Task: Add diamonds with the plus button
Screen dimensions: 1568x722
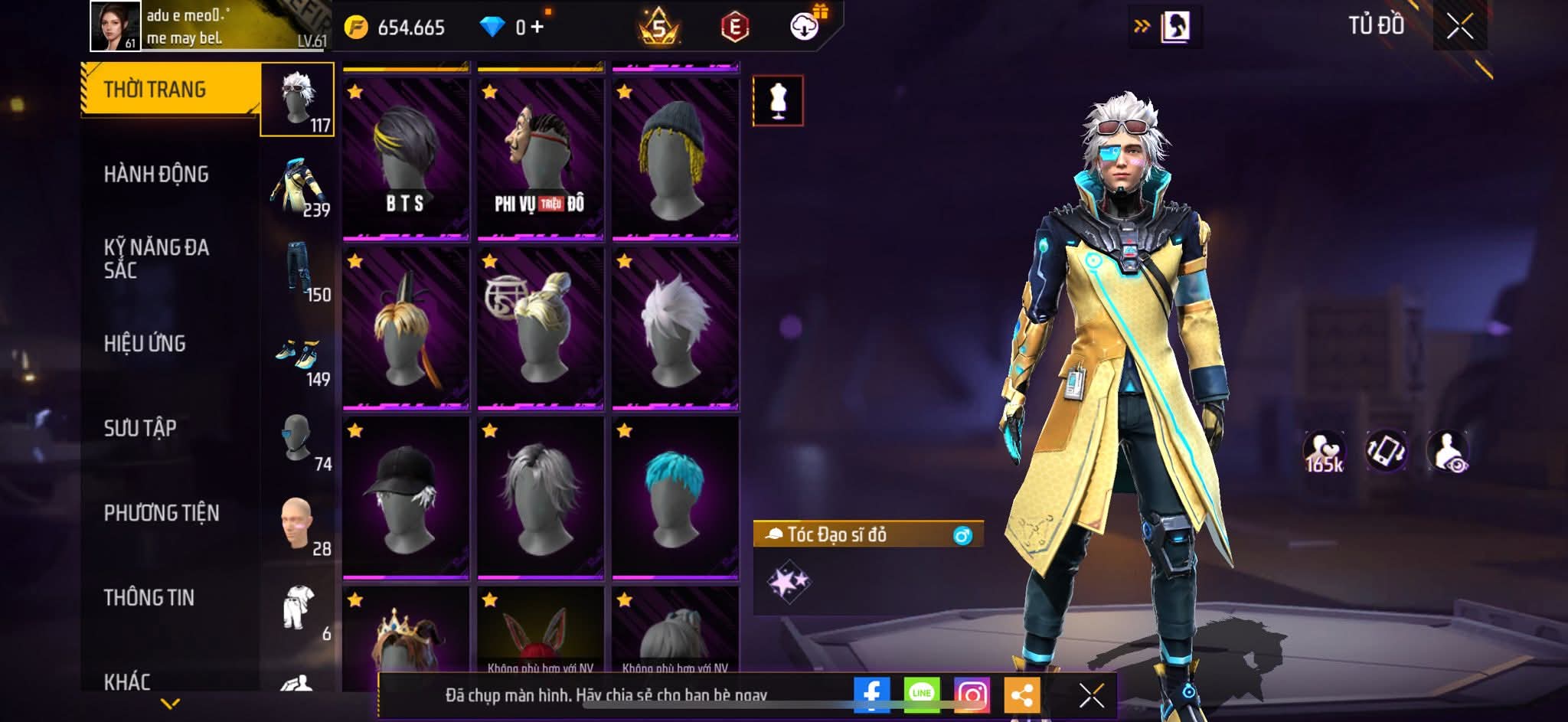Action: [537, 28]
